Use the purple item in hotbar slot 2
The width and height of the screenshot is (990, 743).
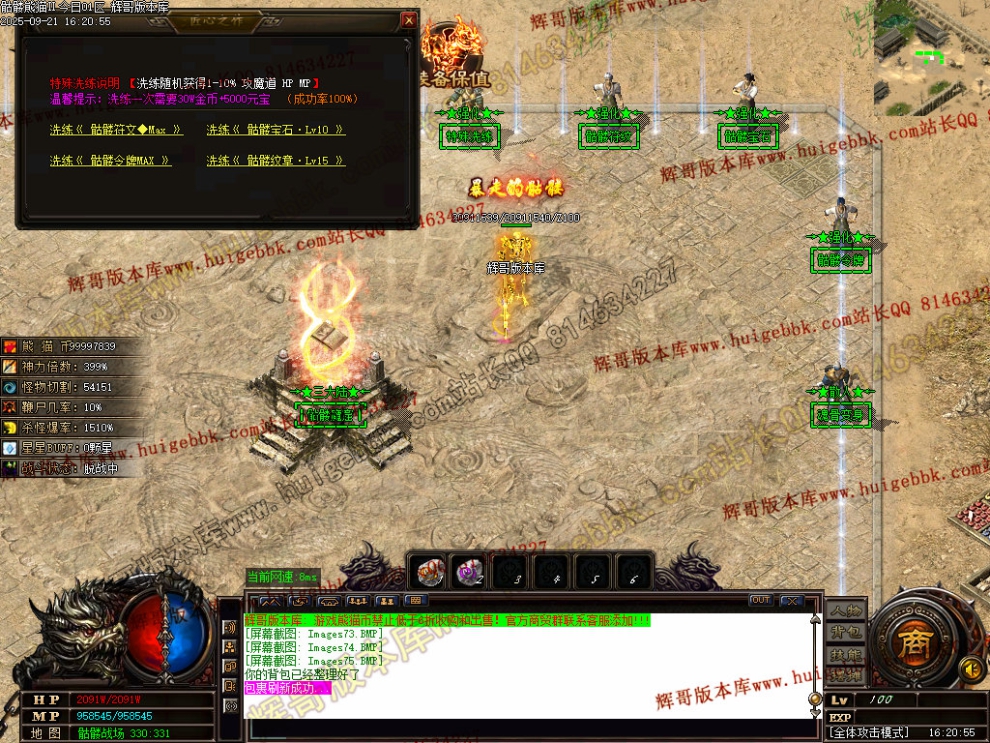469,572
